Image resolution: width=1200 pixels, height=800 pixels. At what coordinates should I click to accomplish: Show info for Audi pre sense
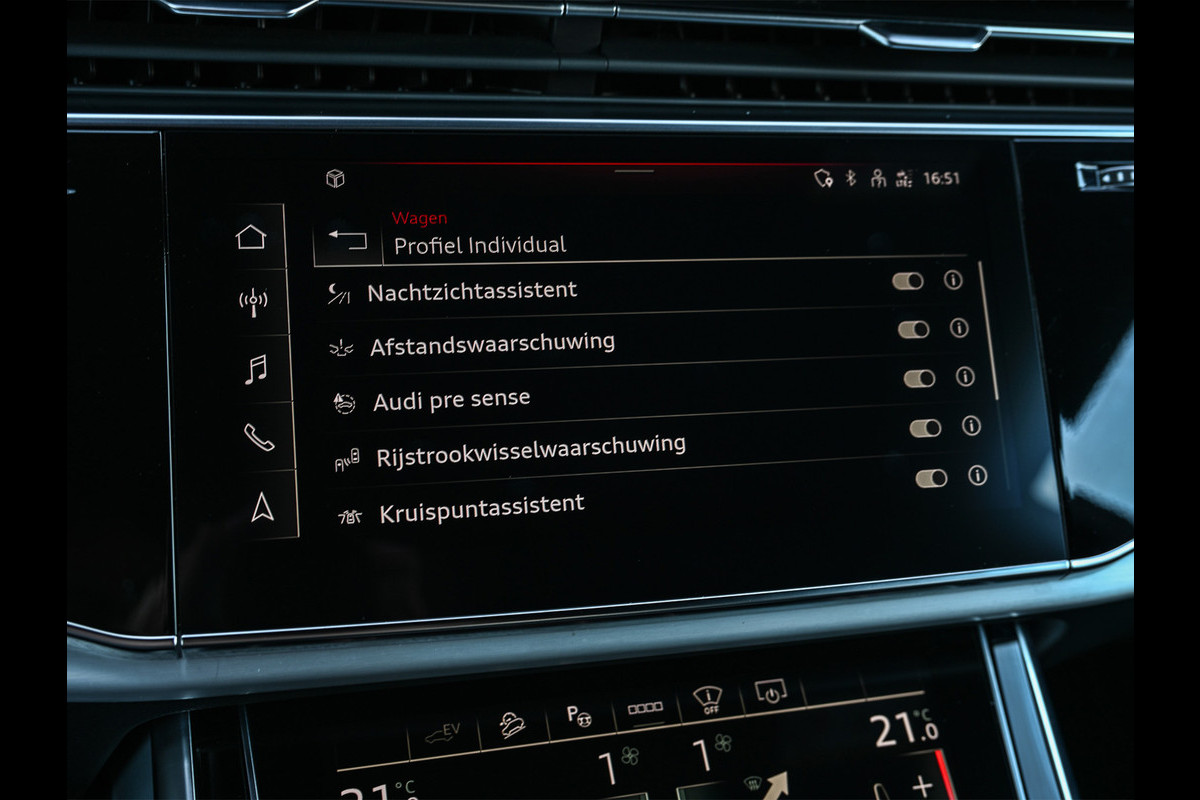(x=965, y=377)
